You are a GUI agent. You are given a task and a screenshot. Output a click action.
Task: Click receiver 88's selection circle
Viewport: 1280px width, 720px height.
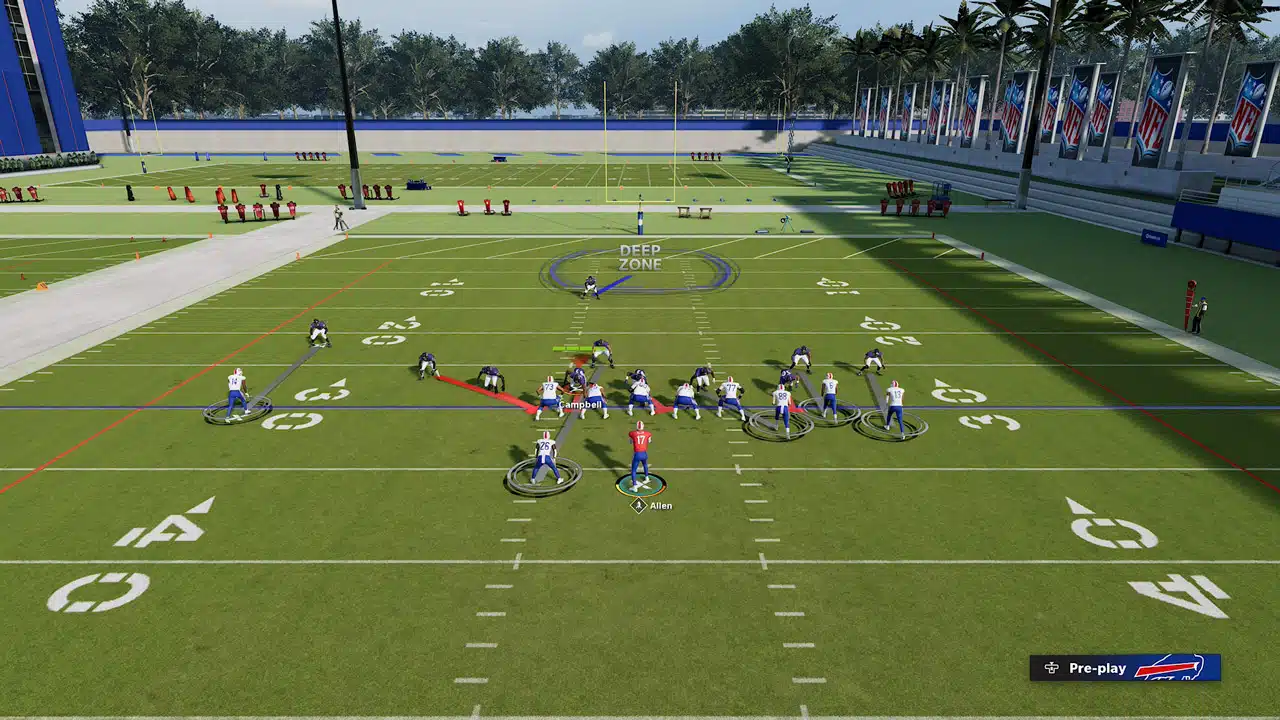click(x=780, y=425)
